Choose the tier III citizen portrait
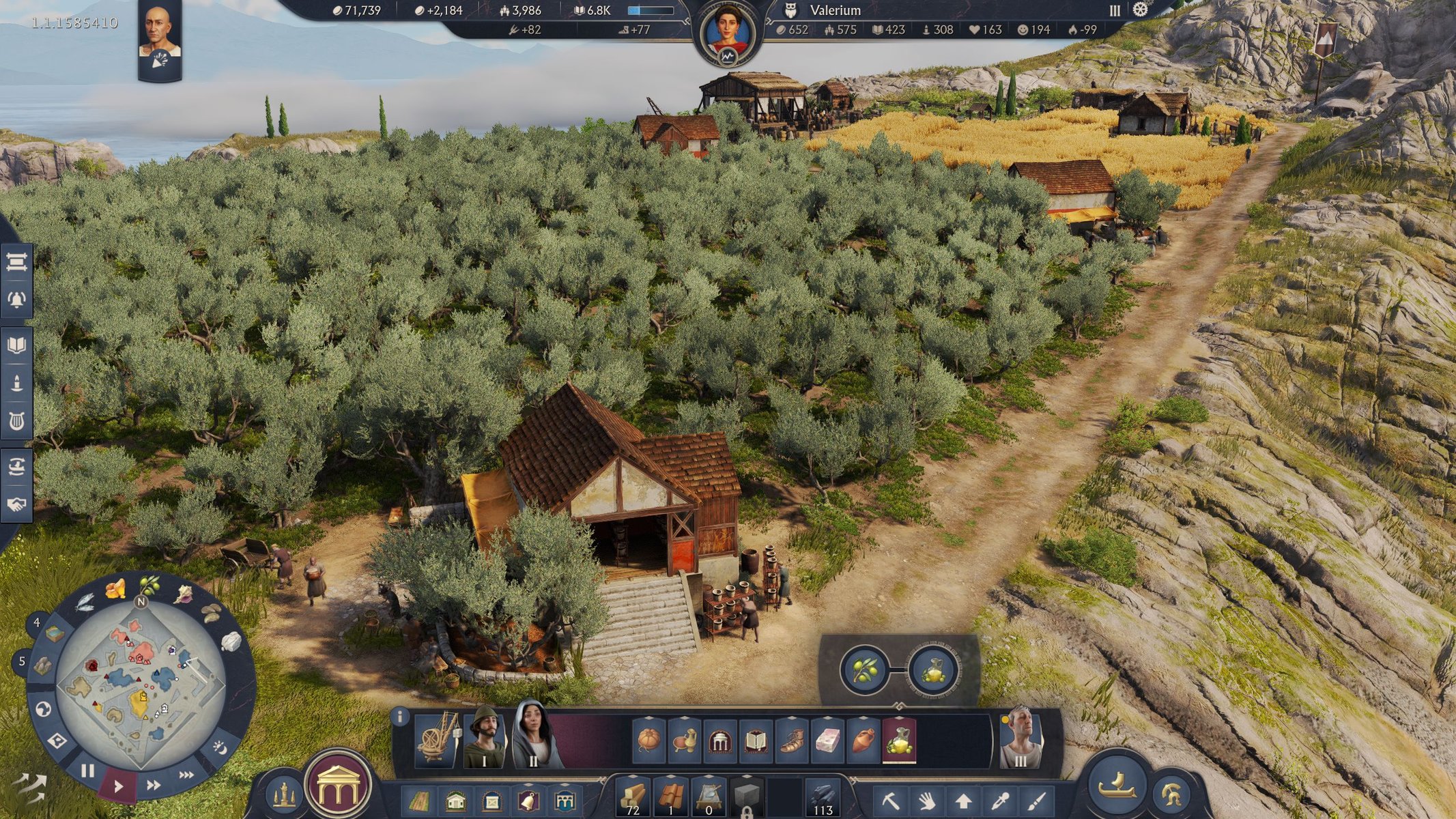This screenshot has height=819, width=1456. pyautogui.click(x=1020, y=740)
